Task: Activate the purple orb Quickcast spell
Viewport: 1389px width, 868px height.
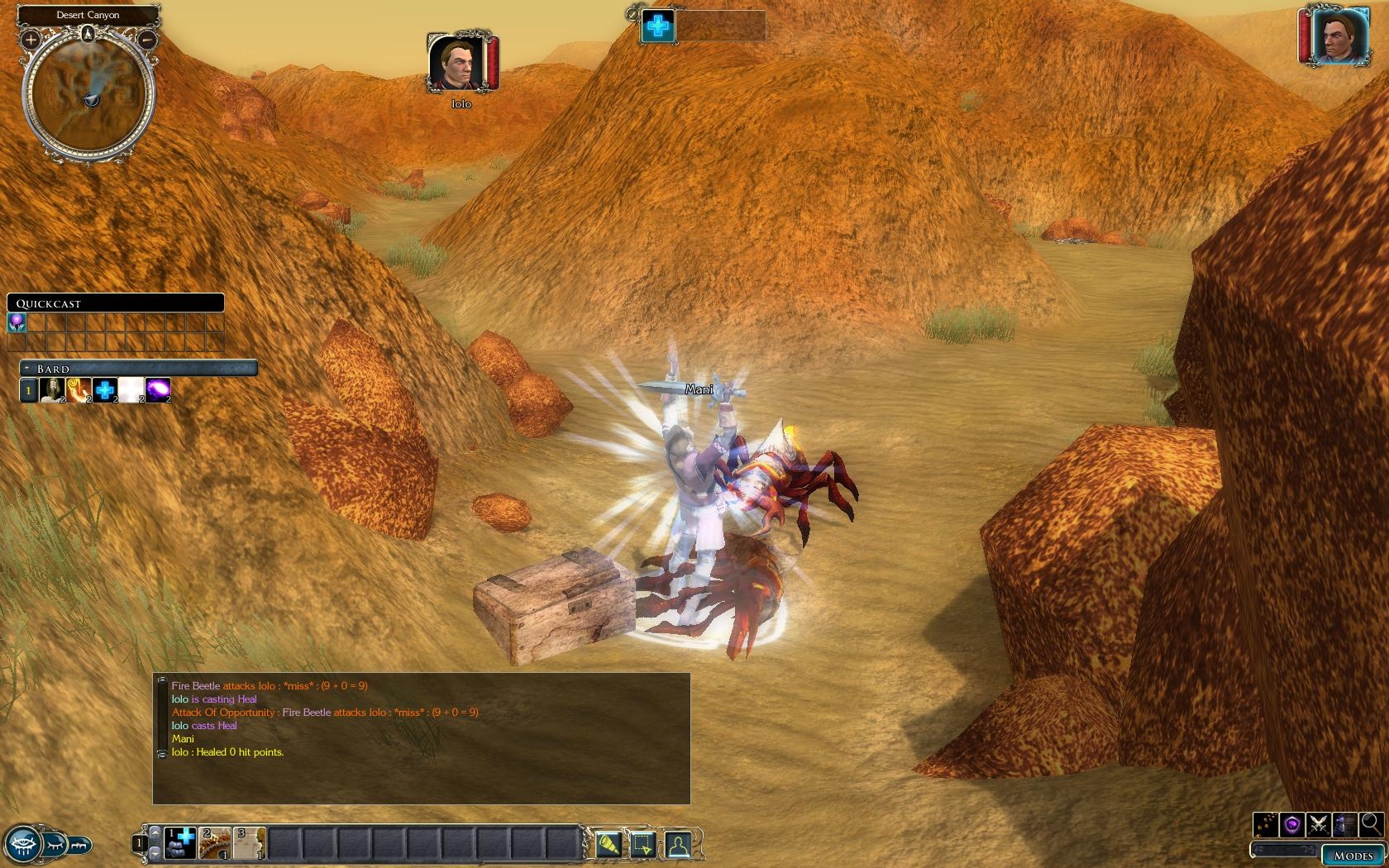Action: (x=17, y=322)
